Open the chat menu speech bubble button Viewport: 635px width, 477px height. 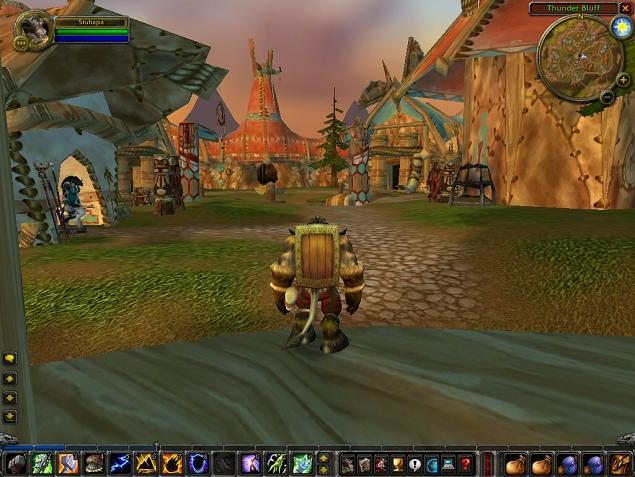click(x=10, y=358)
